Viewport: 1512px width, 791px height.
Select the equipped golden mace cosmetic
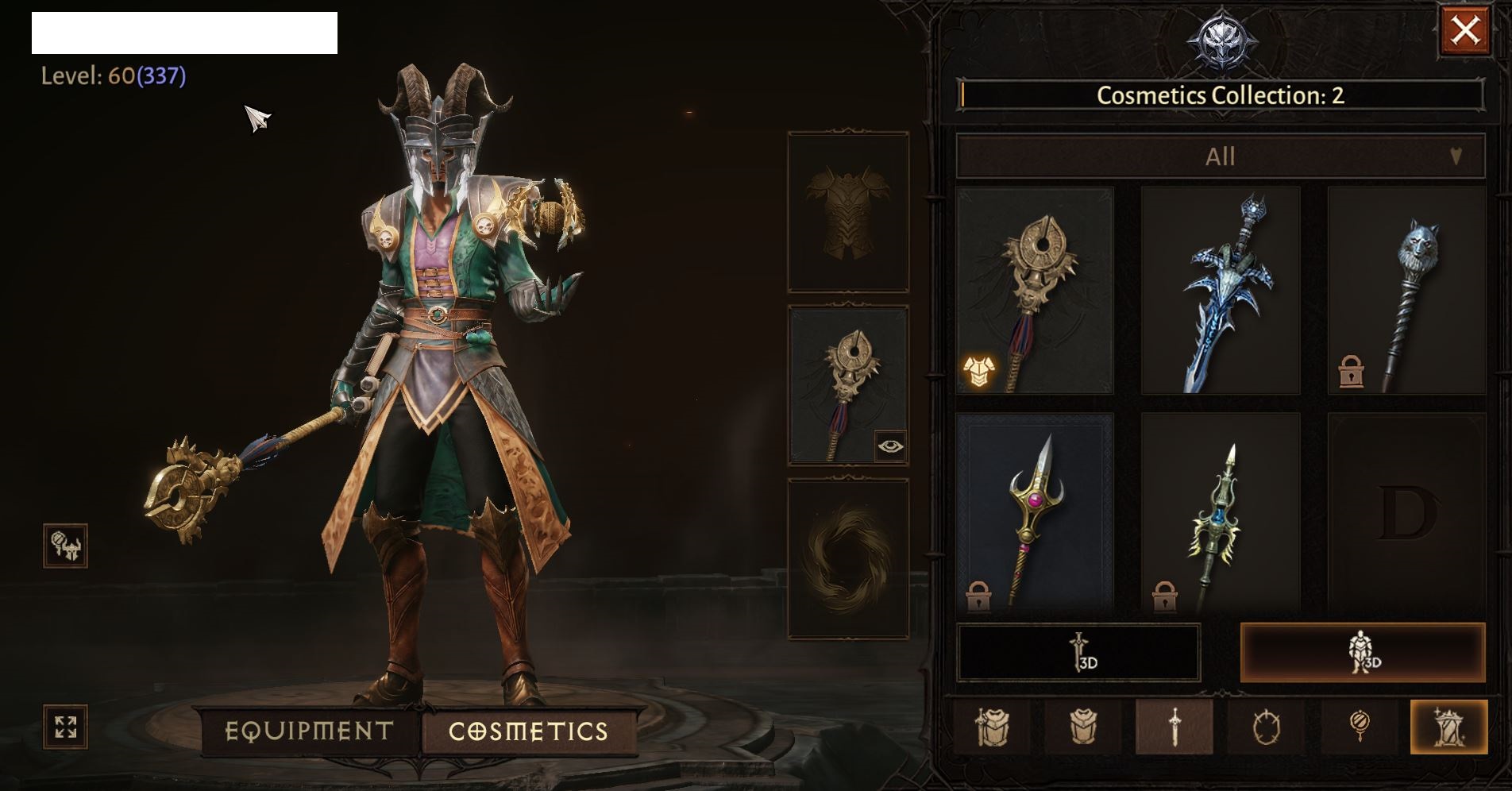[x=1035, y=291]
